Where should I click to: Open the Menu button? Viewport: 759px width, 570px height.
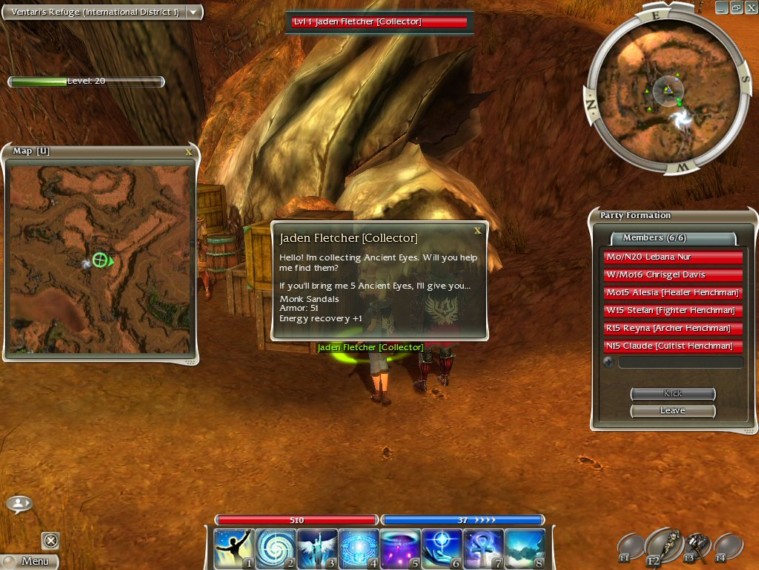[30, 561]
